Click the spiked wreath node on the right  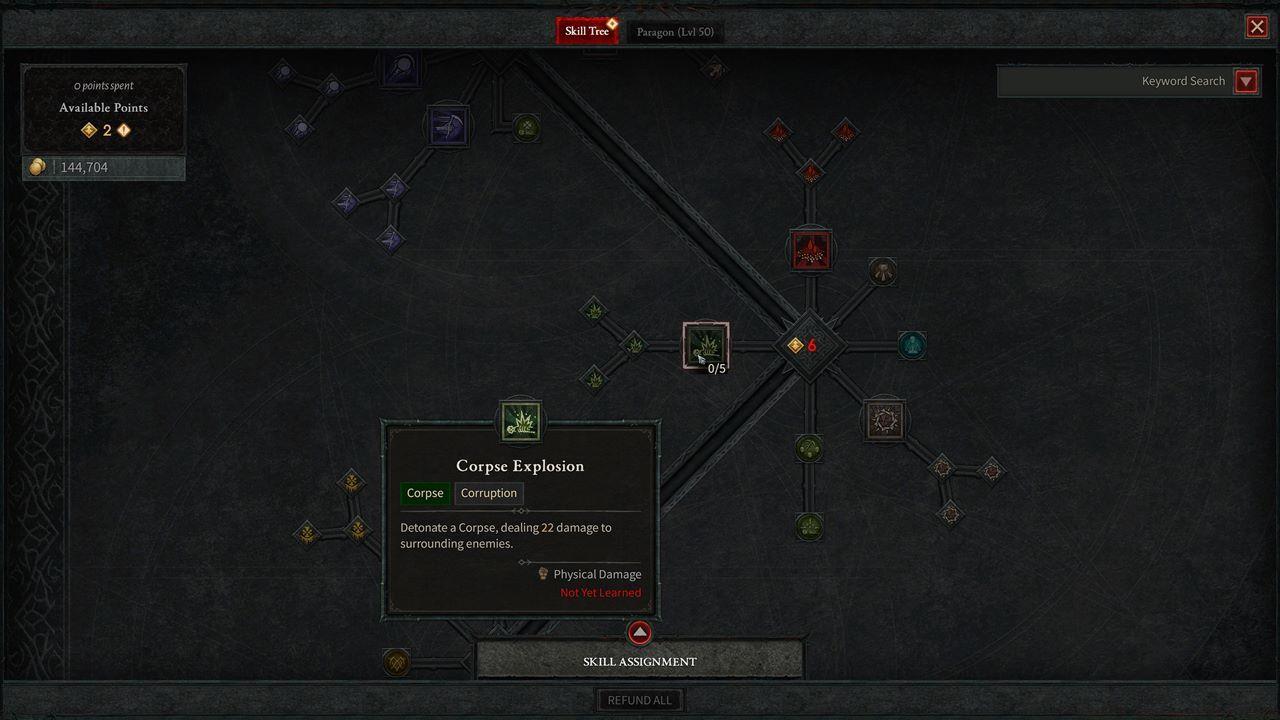pos(884,419)
